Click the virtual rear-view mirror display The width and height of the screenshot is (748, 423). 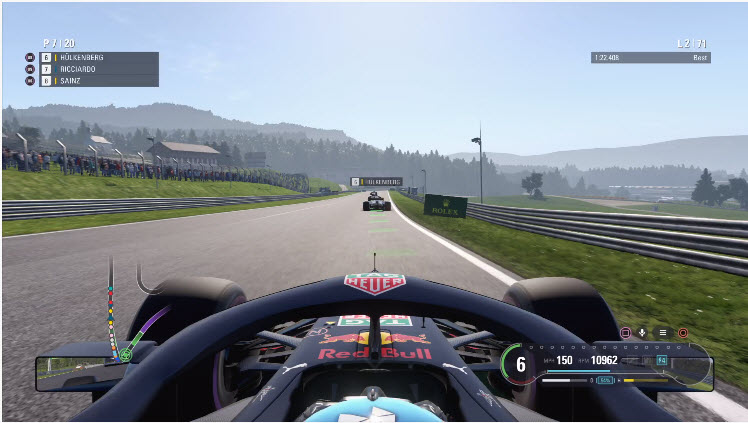76,373
